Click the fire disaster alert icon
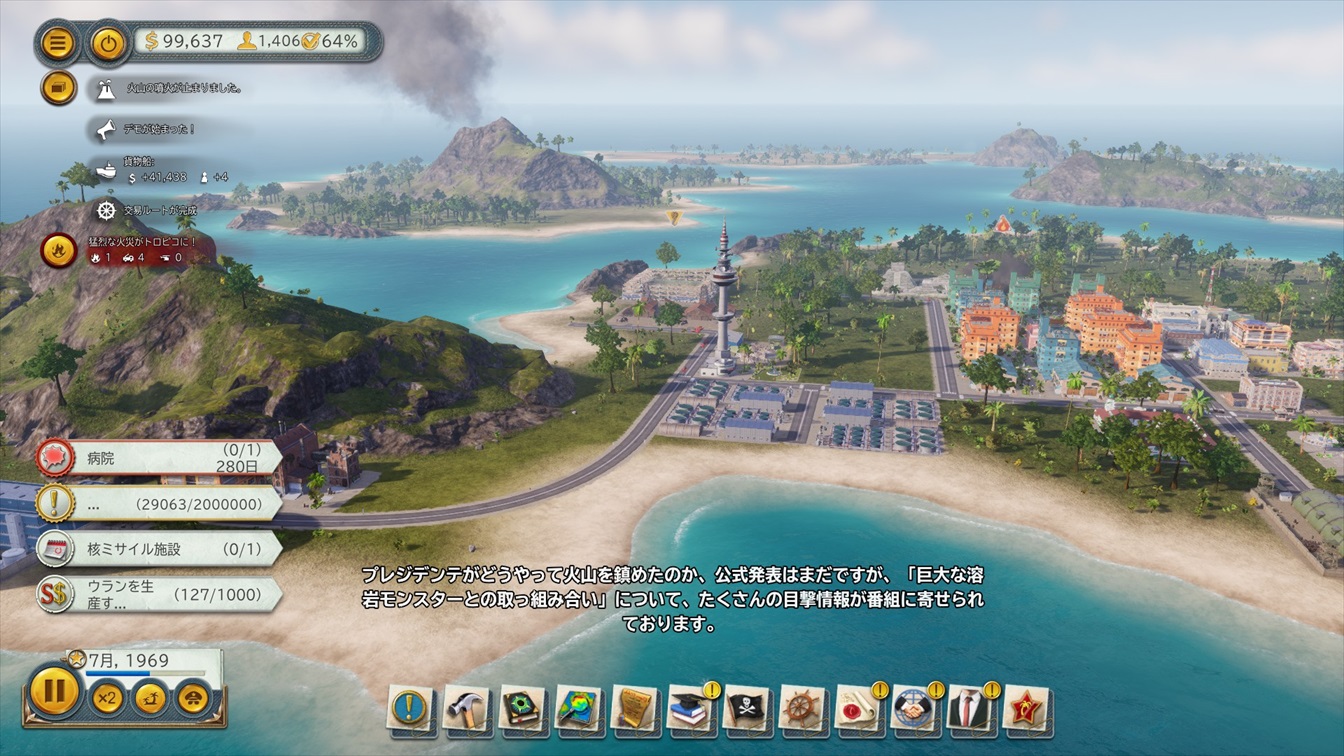Viewport: 1344px width, 756px height. tap(59, 250)
